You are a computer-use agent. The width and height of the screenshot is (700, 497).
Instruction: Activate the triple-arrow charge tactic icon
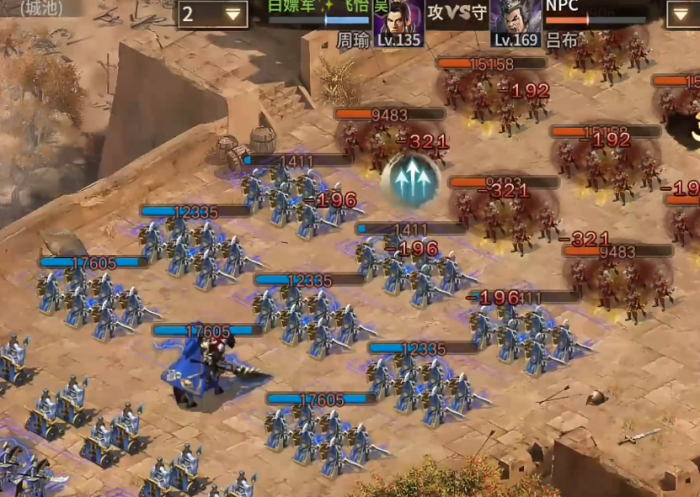[x=411, y=181]
